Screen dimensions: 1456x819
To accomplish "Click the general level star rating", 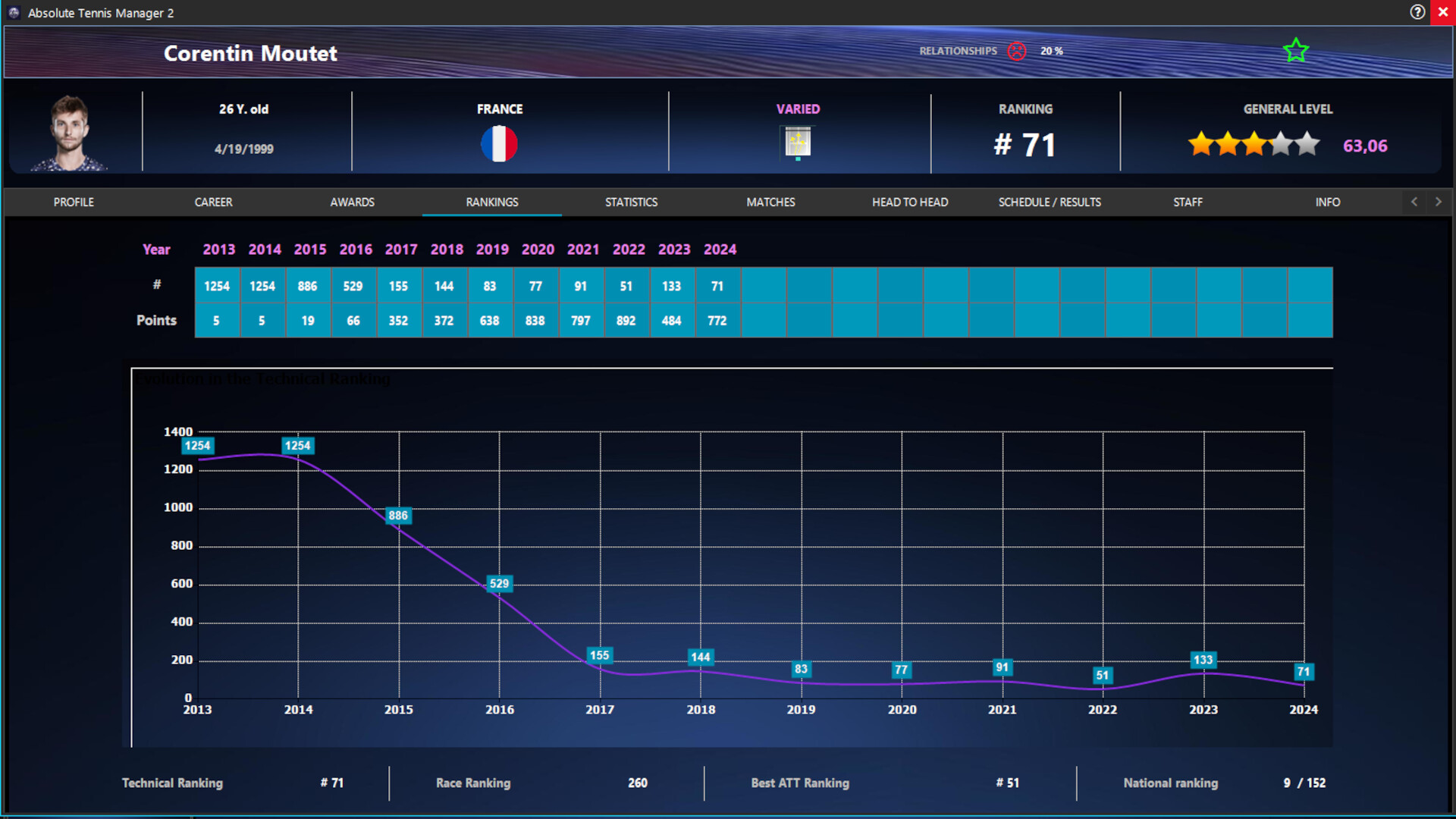I will pyautogui.click(x=1254, y=144).
